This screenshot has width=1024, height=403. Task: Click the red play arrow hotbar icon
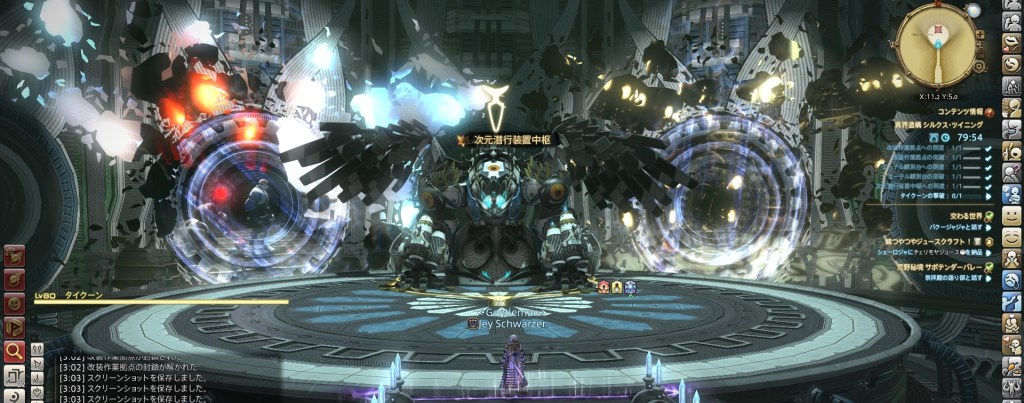click(15, 327)
